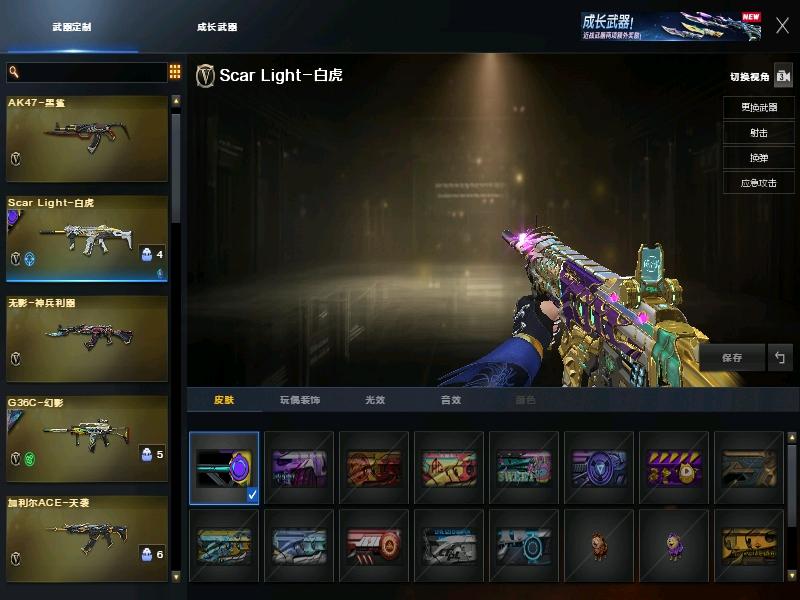Open the 光效 tab
The width and height of the screenshot is (800, 600).
click(x=375, y=400)
